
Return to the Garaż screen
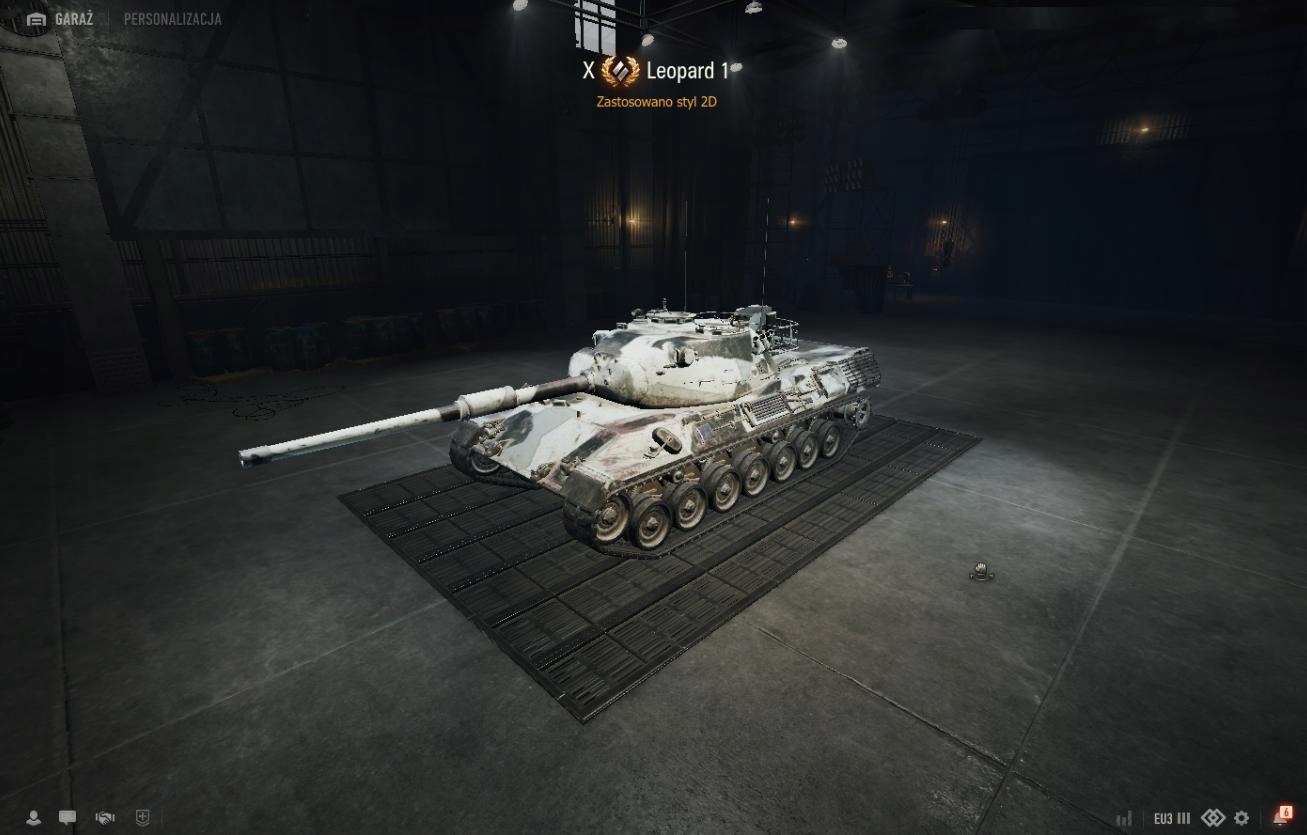point(60,19)
